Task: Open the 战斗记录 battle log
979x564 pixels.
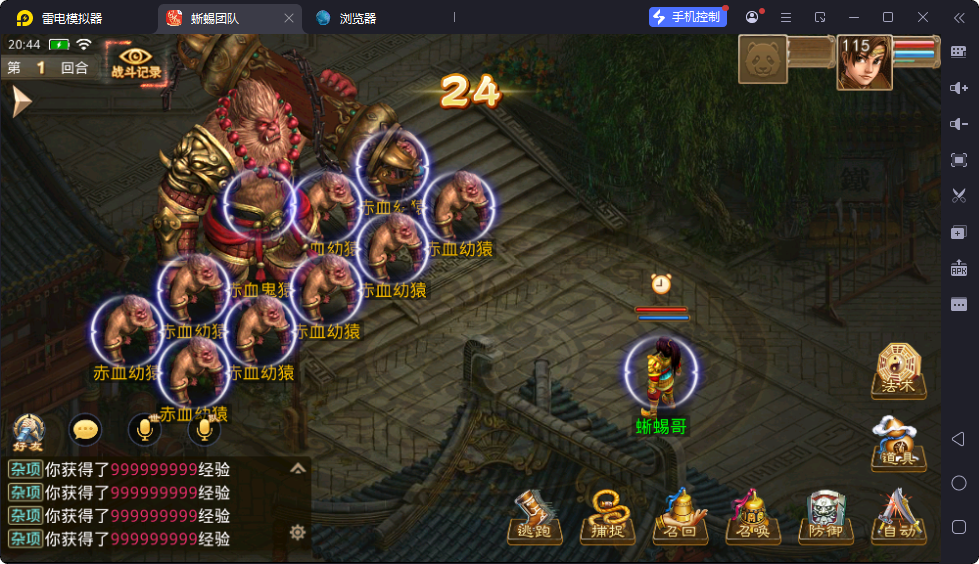Action: tap(136, 61)
